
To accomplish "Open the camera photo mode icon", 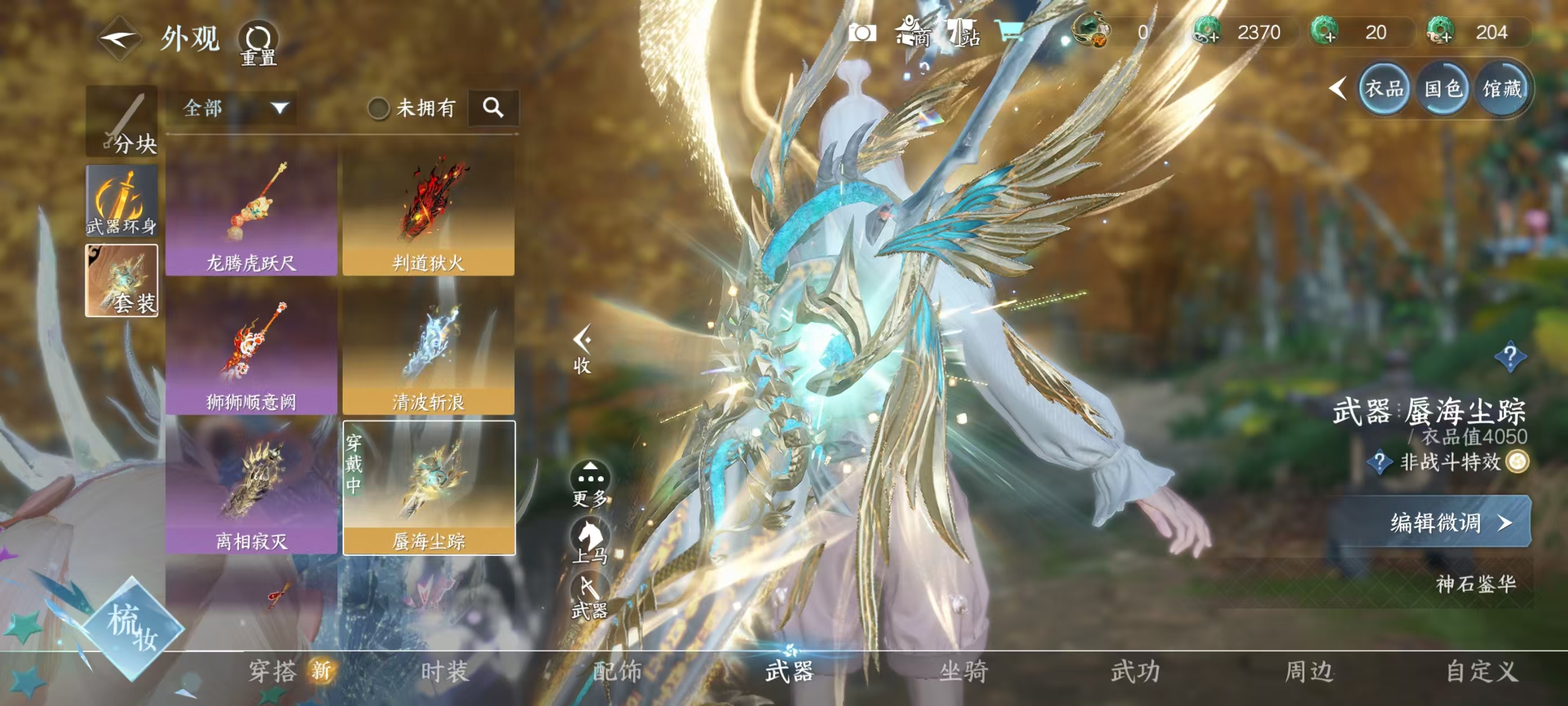I will click(x=862, y=32).
